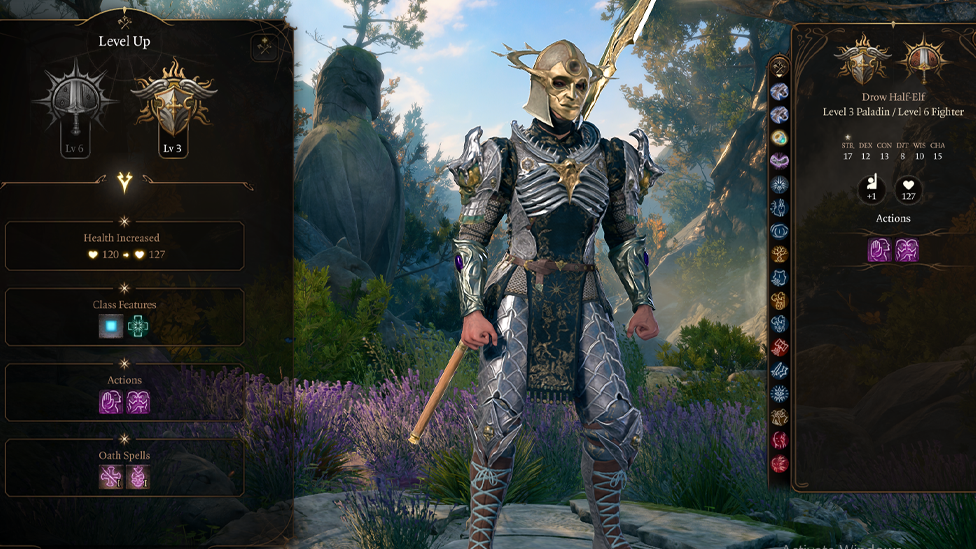Click the +1 proficiency bonus badge

(871, 189)
